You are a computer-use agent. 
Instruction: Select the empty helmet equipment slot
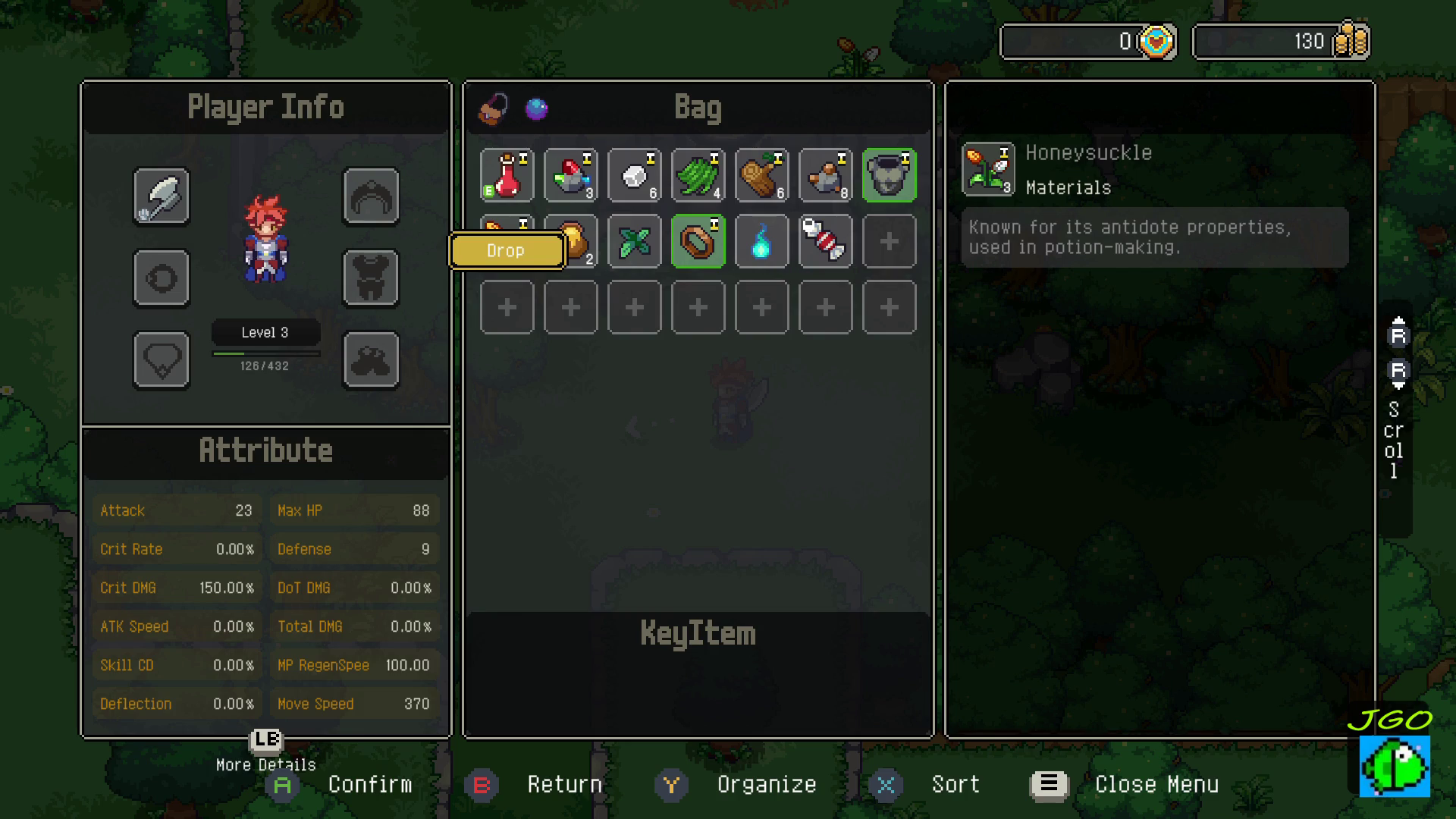coord(371,197)
